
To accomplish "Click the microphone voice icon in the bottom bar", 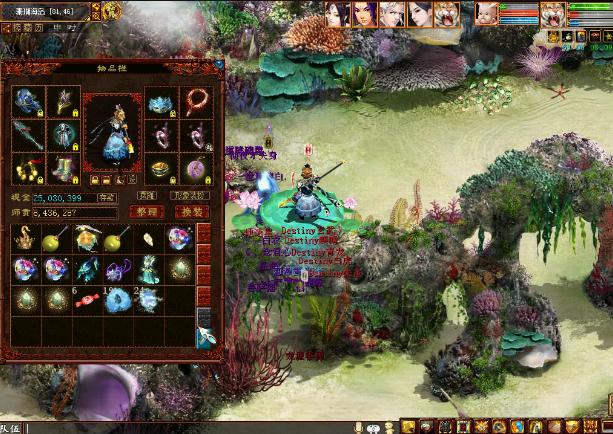I will [359, 427].
